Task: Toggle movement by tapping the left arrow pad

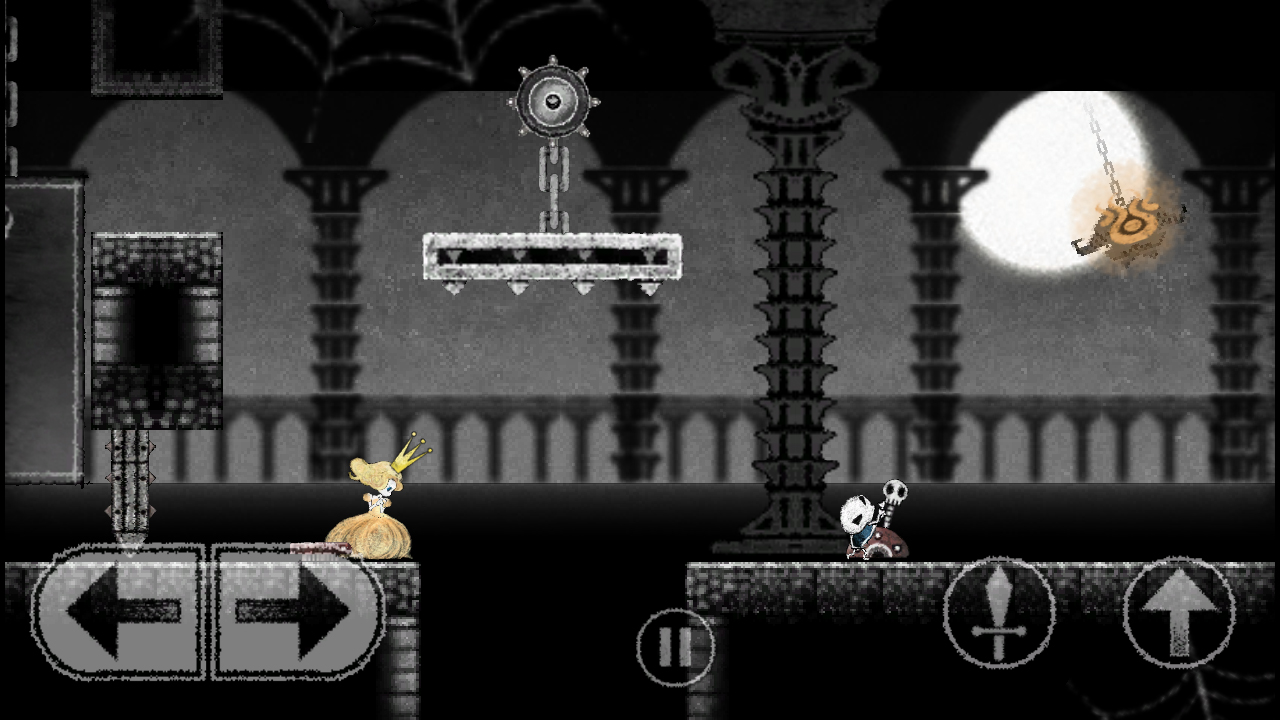Action: (125, 610)
